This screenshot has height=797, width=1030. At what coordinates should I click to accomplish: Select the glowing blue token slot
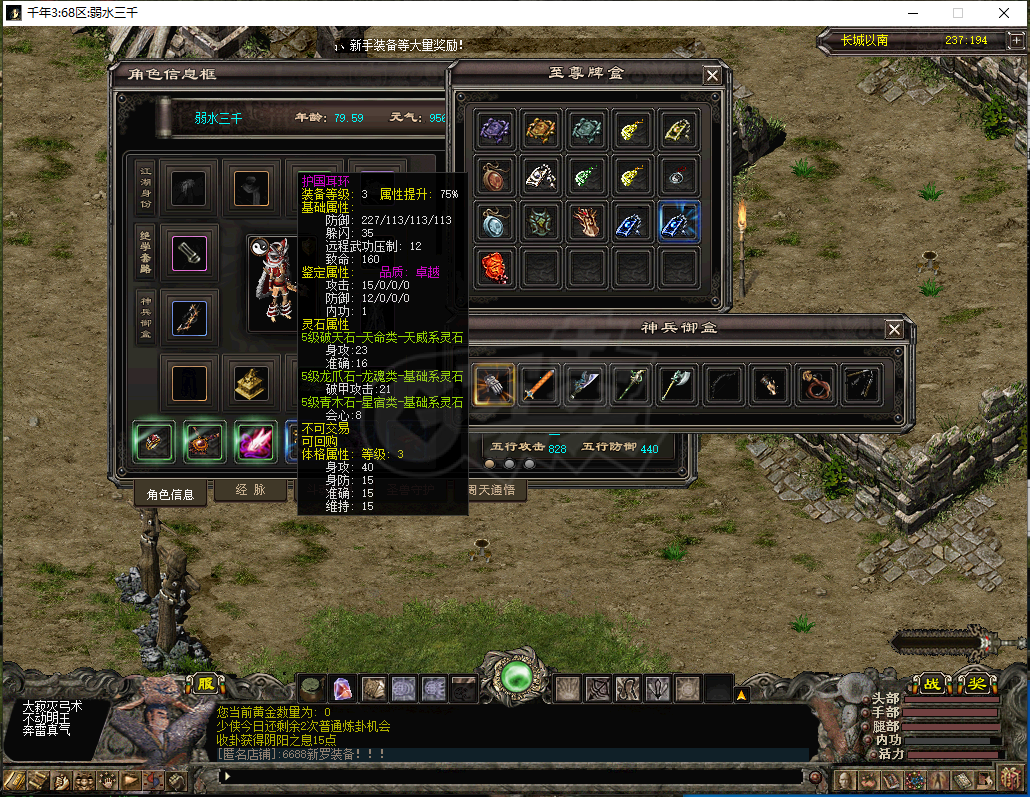679,222
